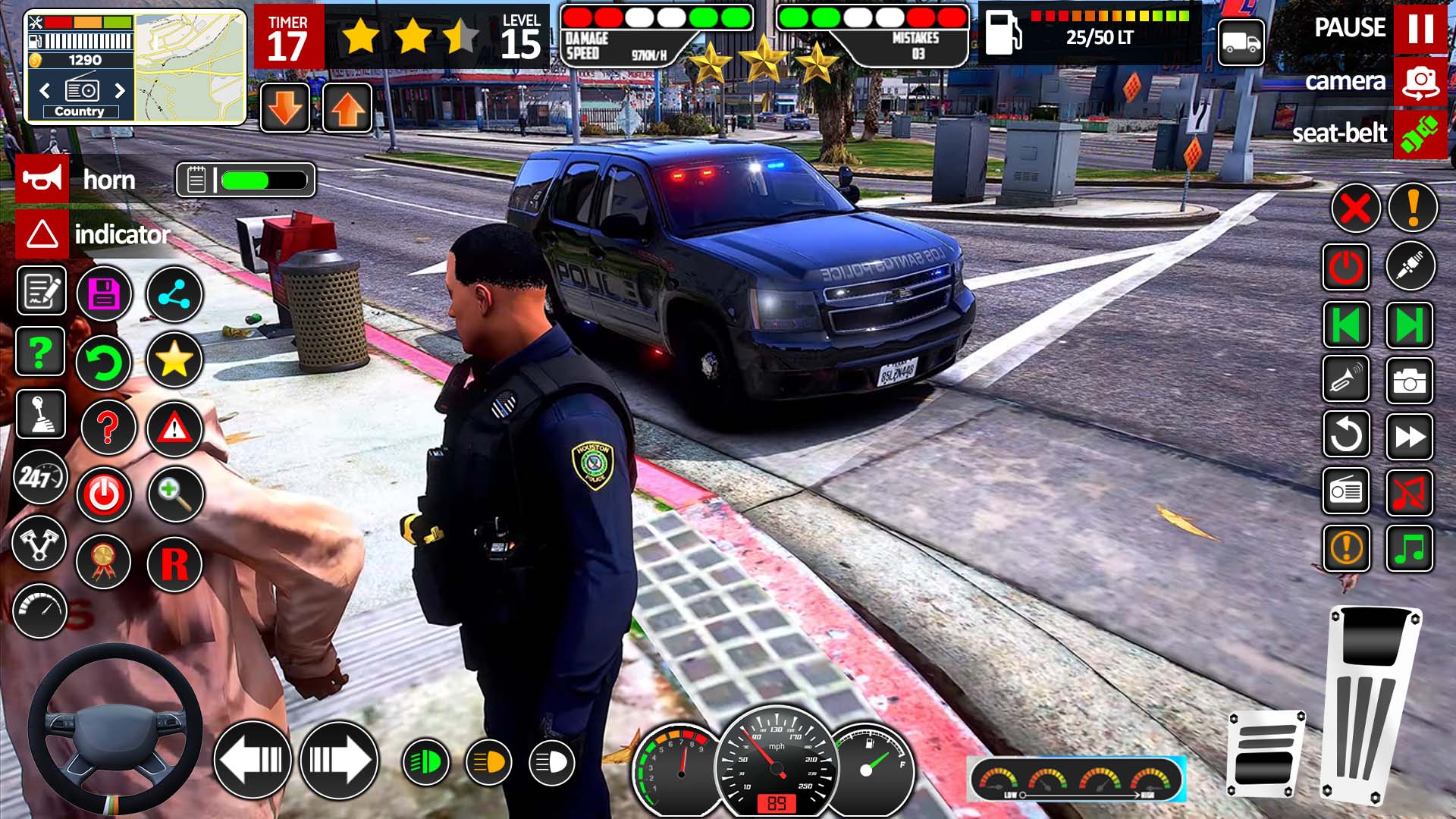This screenshot has height=819, width=1456.
Task: Turn on the green headlight beam
Action: pos(425,762)
